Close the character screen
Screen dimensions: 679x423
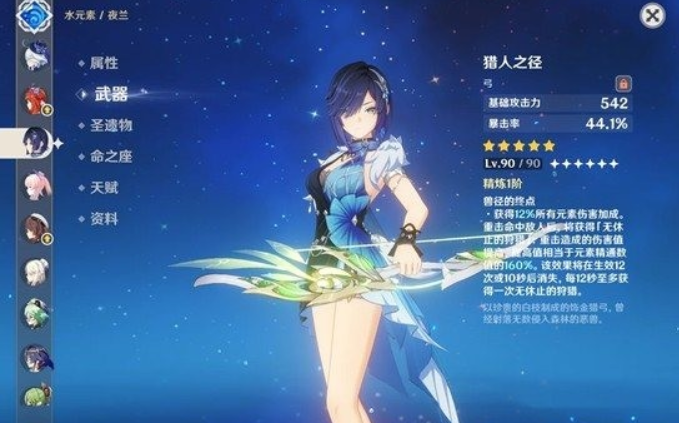click(x=652, y=15)
